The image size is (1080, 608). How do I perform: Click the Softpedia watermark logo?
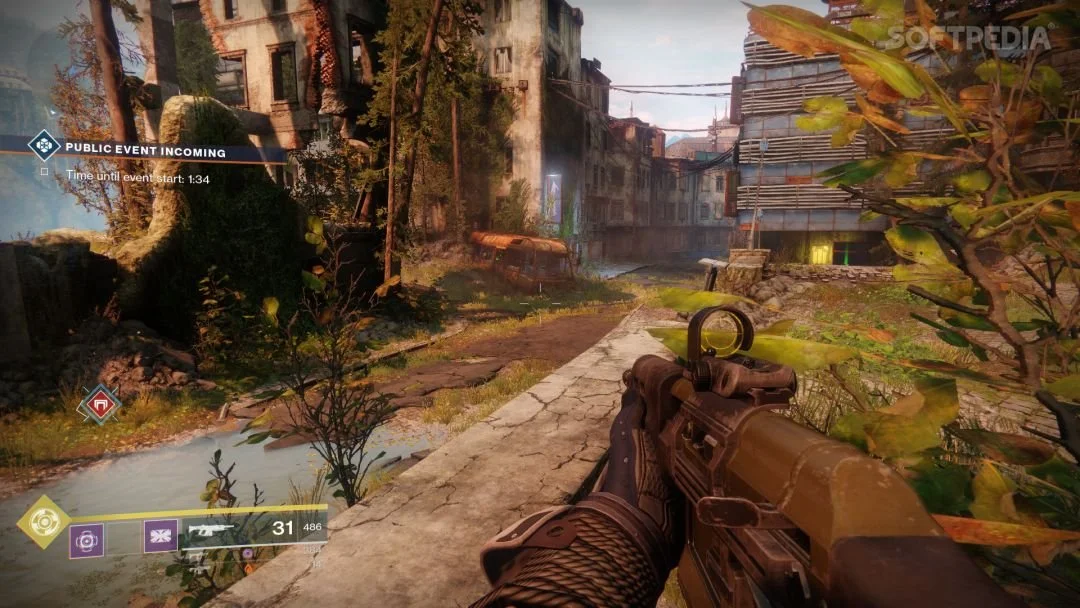(x=969, y=39)
